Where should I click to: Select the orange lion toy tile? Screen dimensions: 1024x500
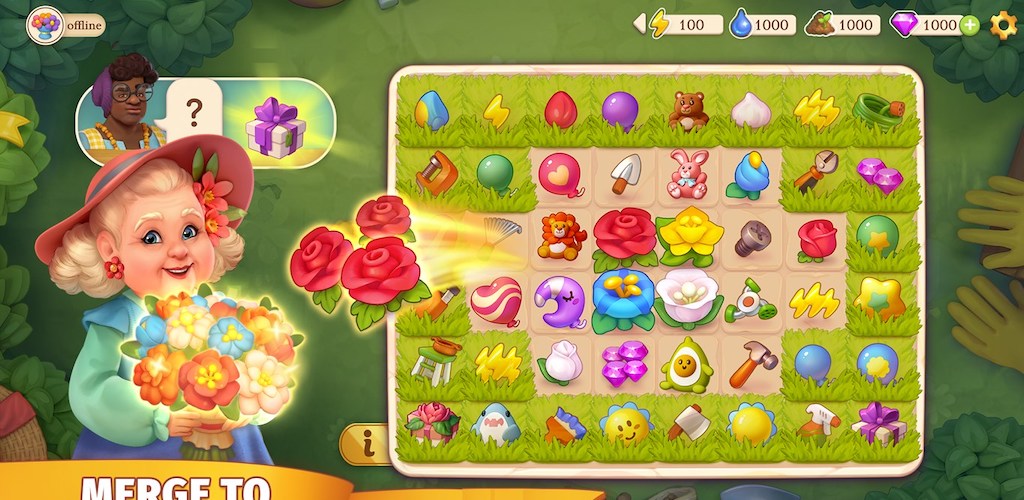[561, 236]
